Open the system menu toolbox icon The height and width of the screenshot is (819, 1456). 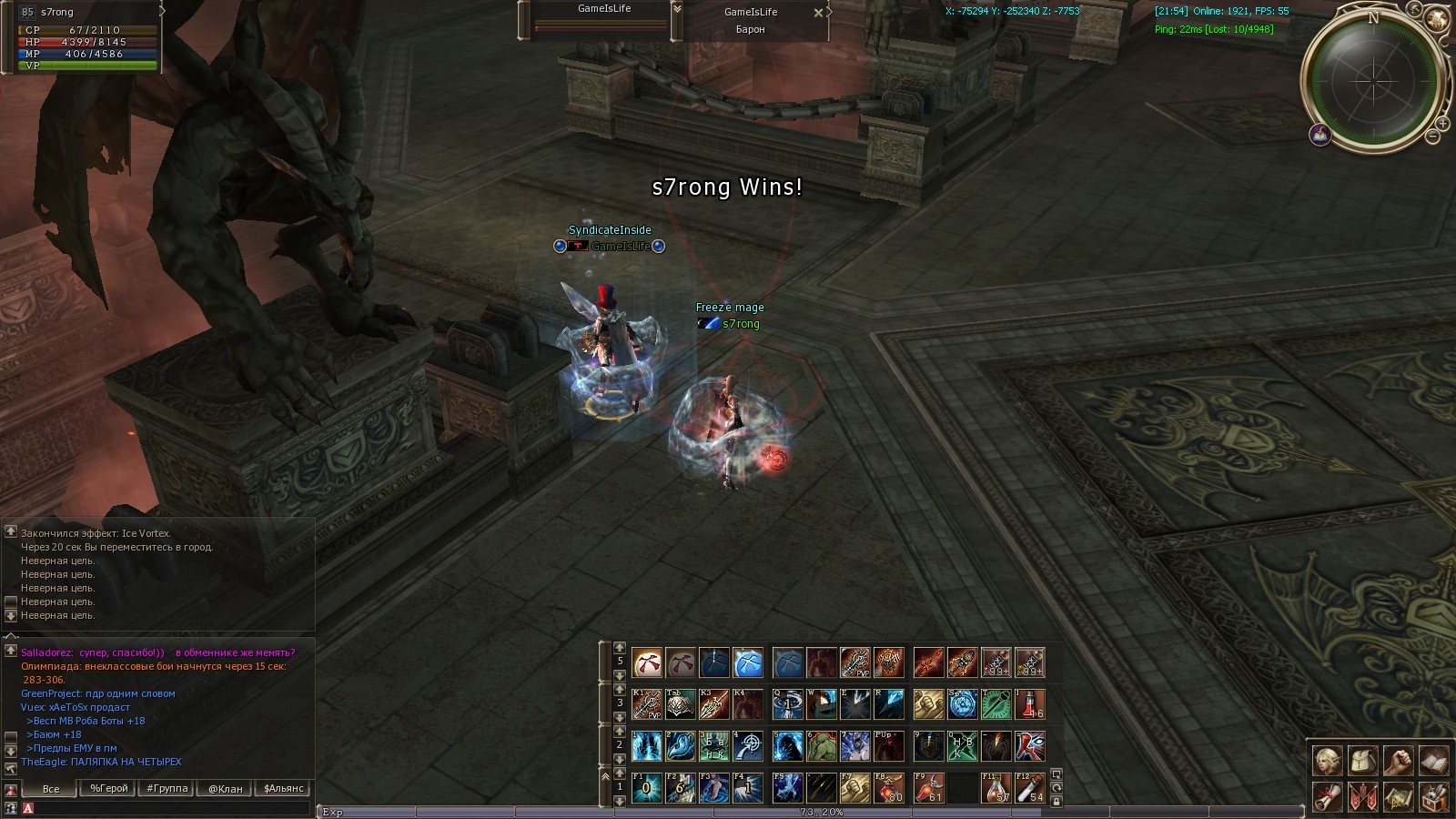(1433, 796)
